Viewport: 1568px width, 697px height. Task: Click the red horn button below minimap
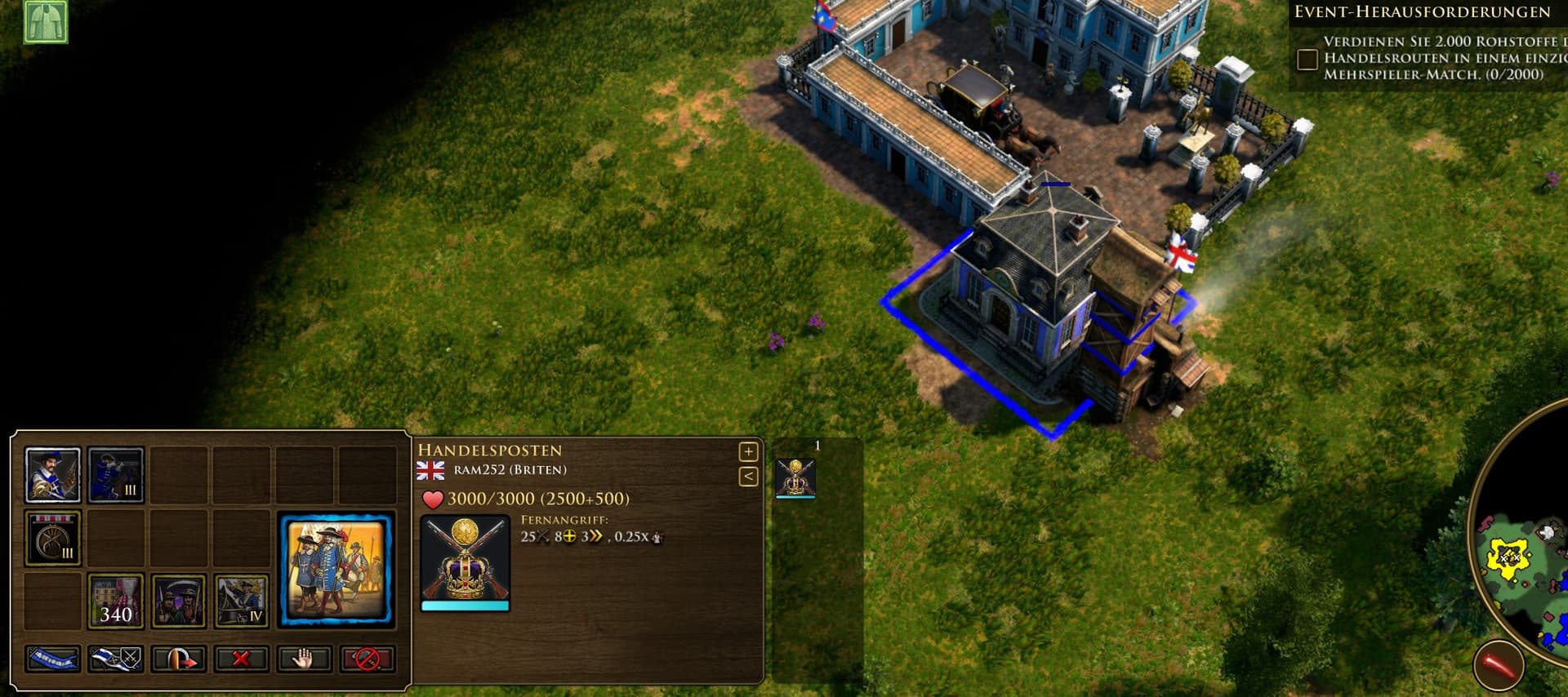(1499, 665)
